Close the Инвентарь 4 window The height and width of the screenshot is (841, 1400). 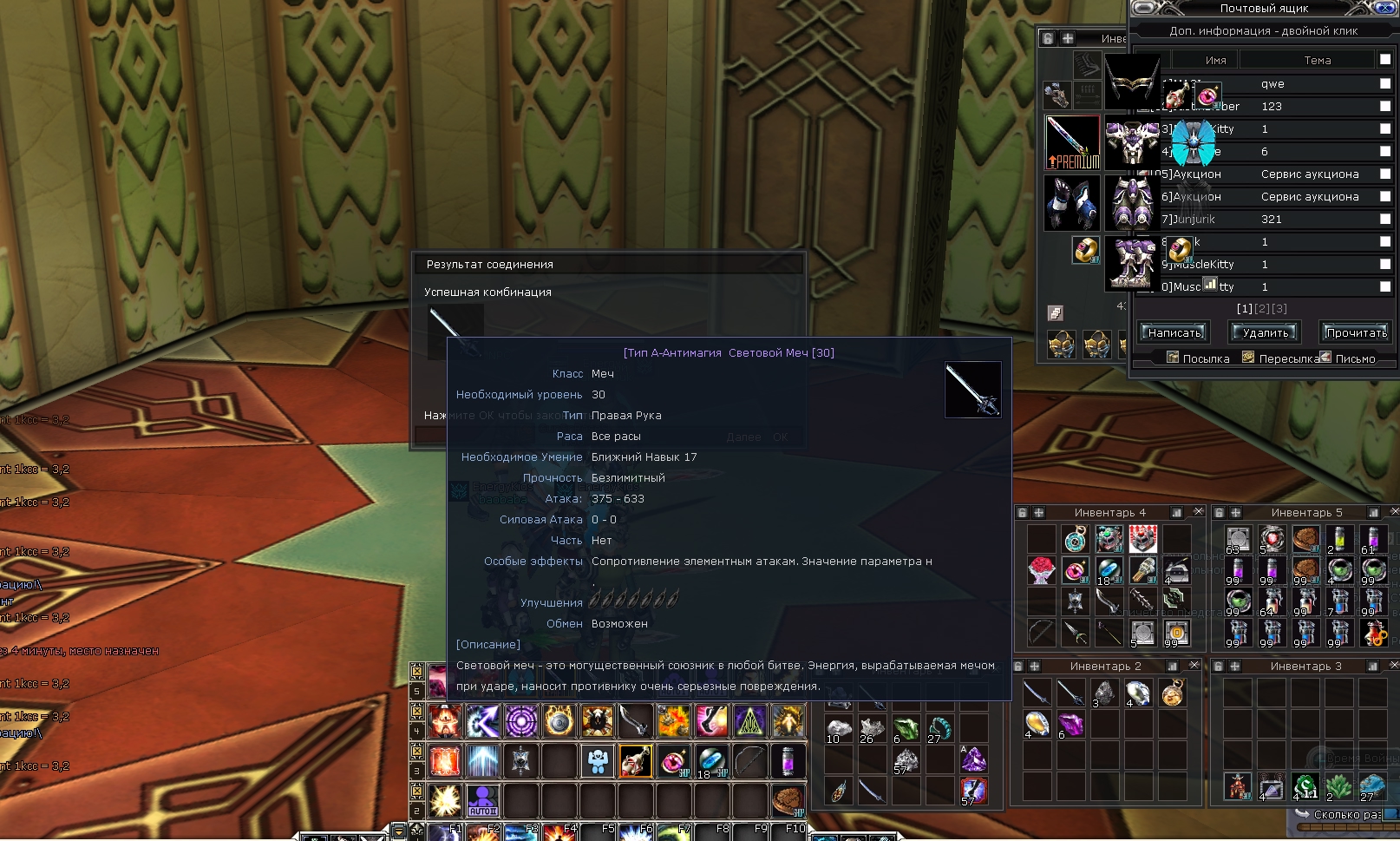click(1199, 512)
